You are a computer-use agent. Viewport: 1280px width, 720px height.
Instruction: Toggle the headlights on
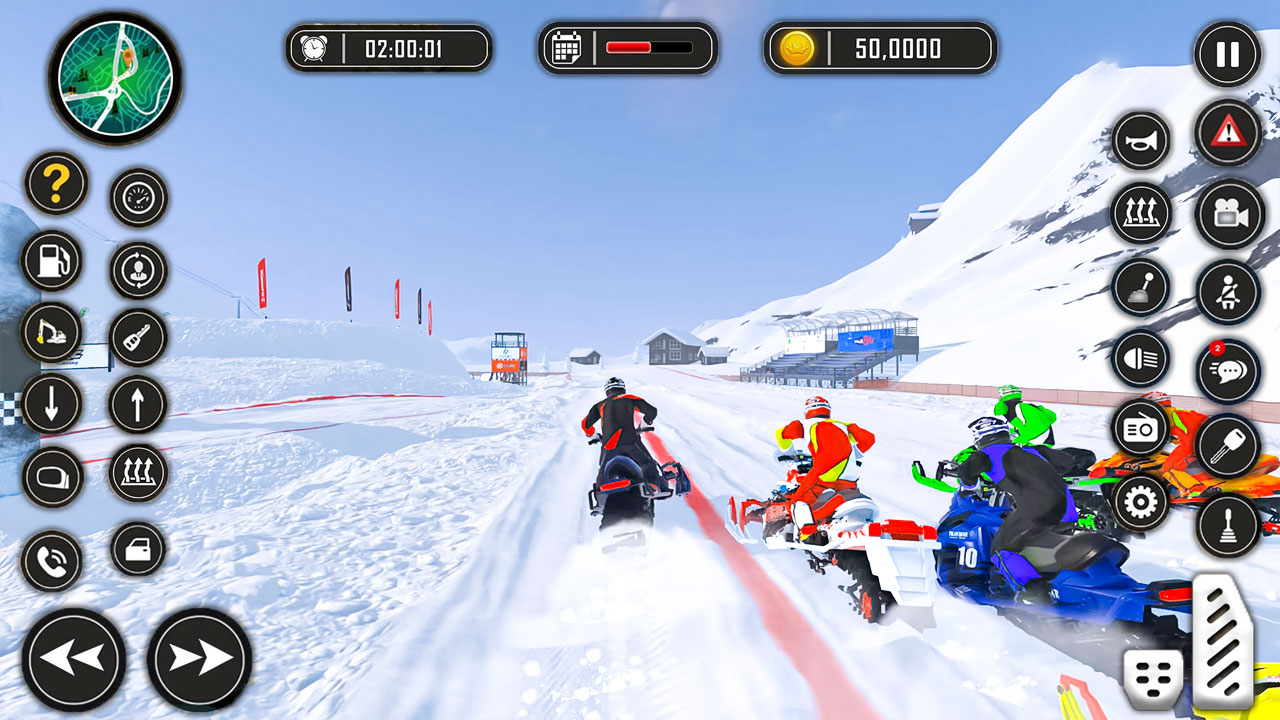[x=1138, y=362]
